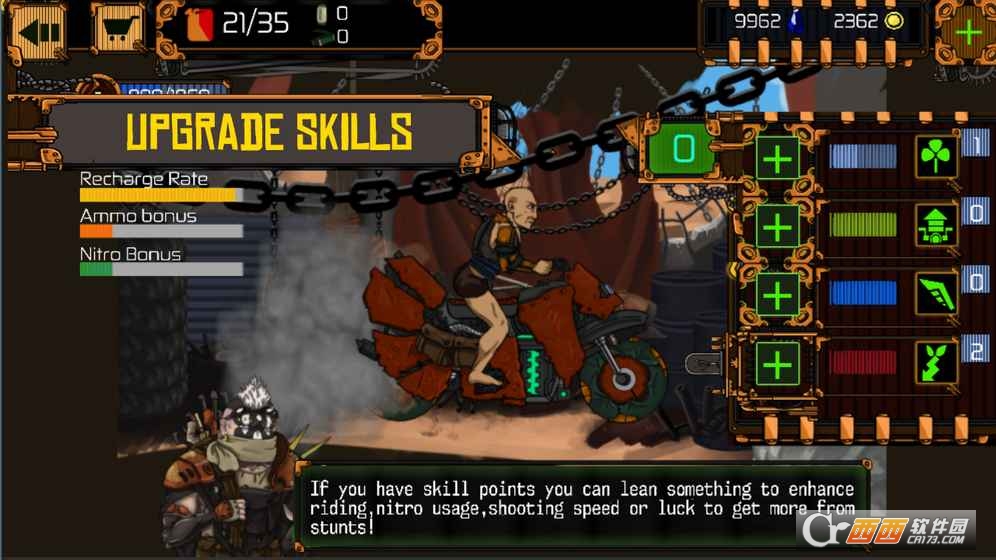Viewport: 996px width, 560px height.
Task: Upgrade the clover luck skill with its plus
Action: (x=777, y=158)
